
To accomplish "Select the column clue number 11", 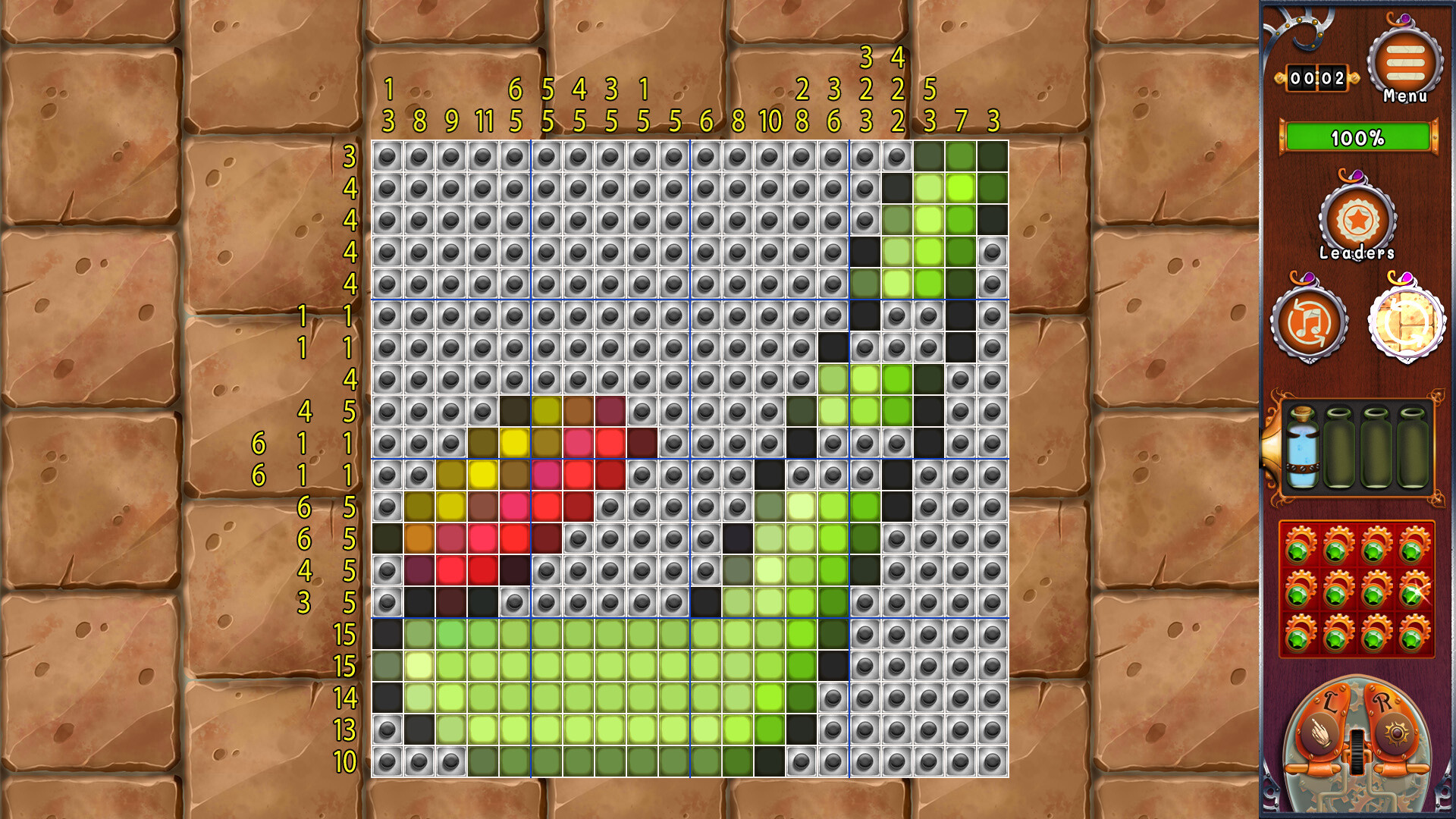I will [486, 119].
